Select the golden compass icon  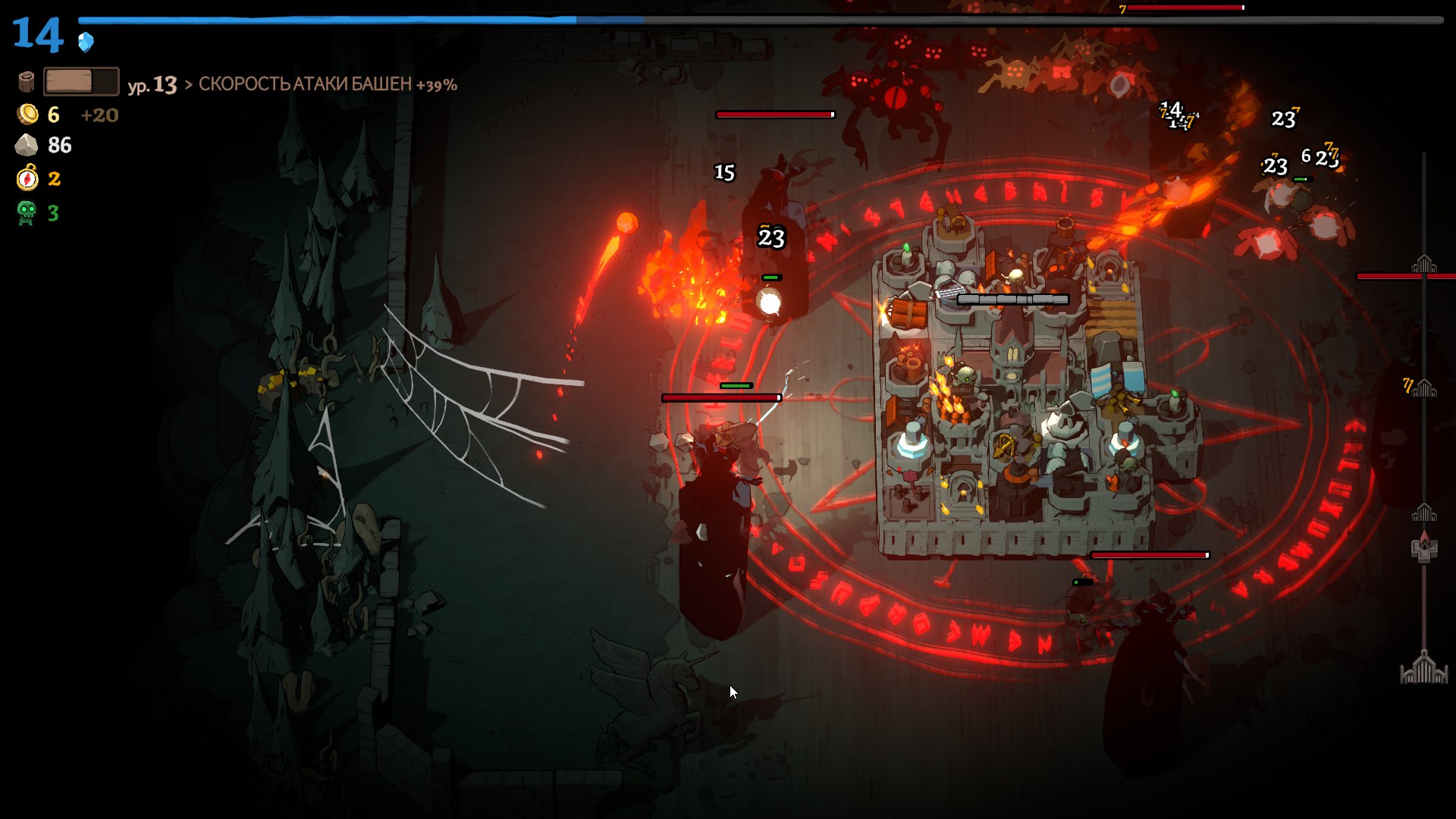pyautogui.click(x=27, y=178)
